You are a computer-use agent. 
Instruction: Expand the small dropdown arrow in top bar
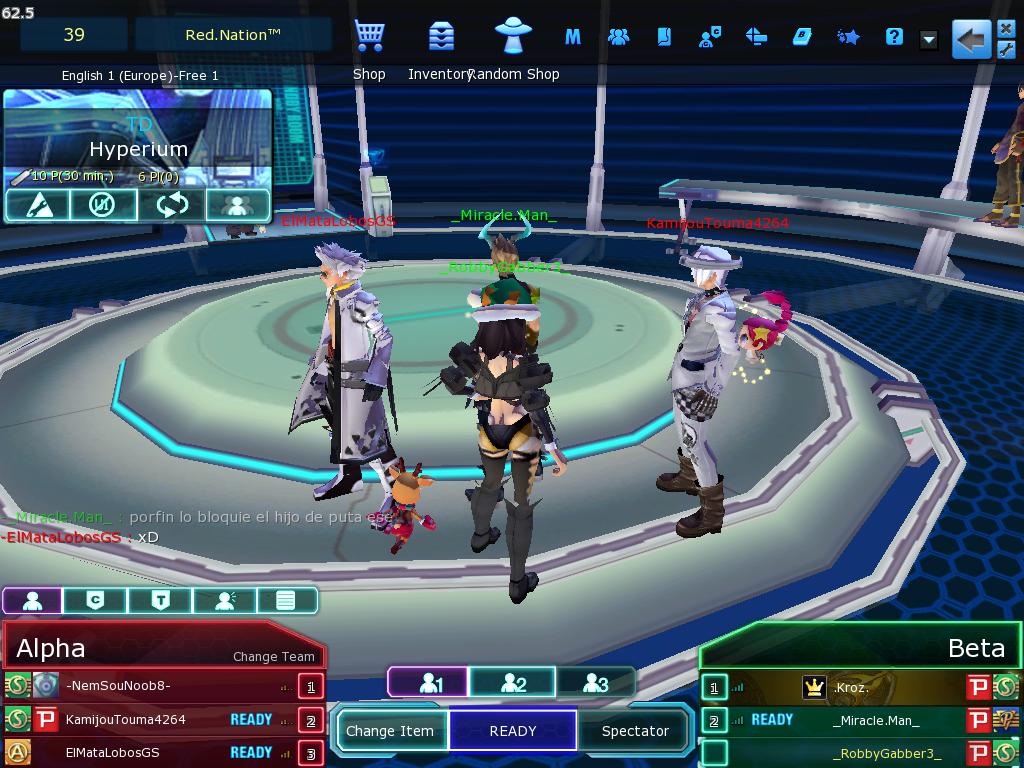point(929,40)
